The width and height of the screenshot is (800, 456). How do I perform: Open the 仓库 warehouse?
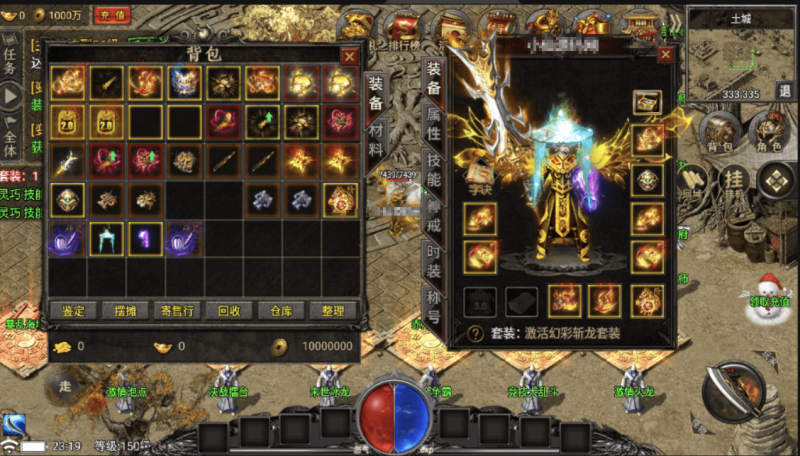click(281, 310)
